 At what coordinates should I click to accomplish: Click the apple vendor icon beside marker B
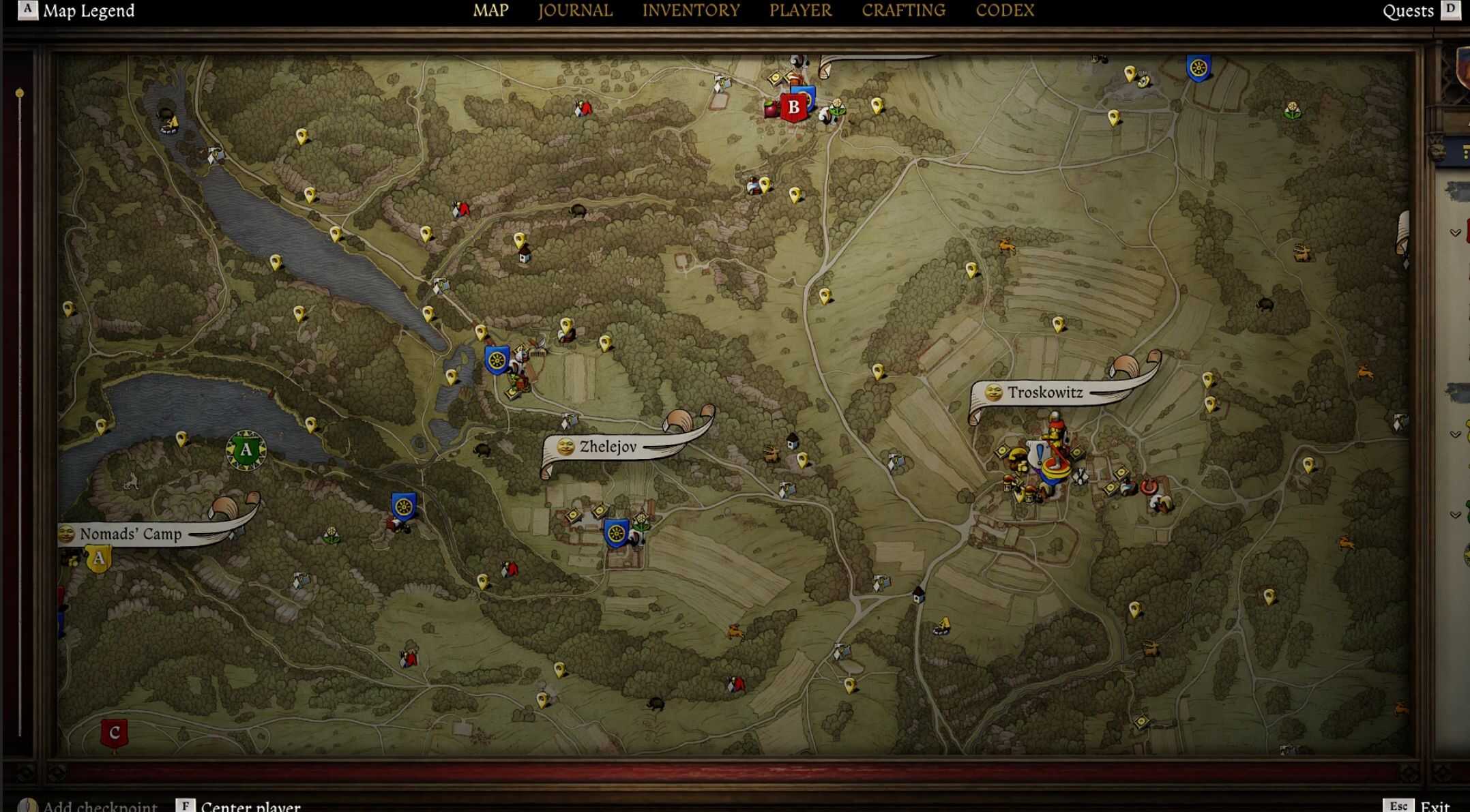click(x=771, y=107)
